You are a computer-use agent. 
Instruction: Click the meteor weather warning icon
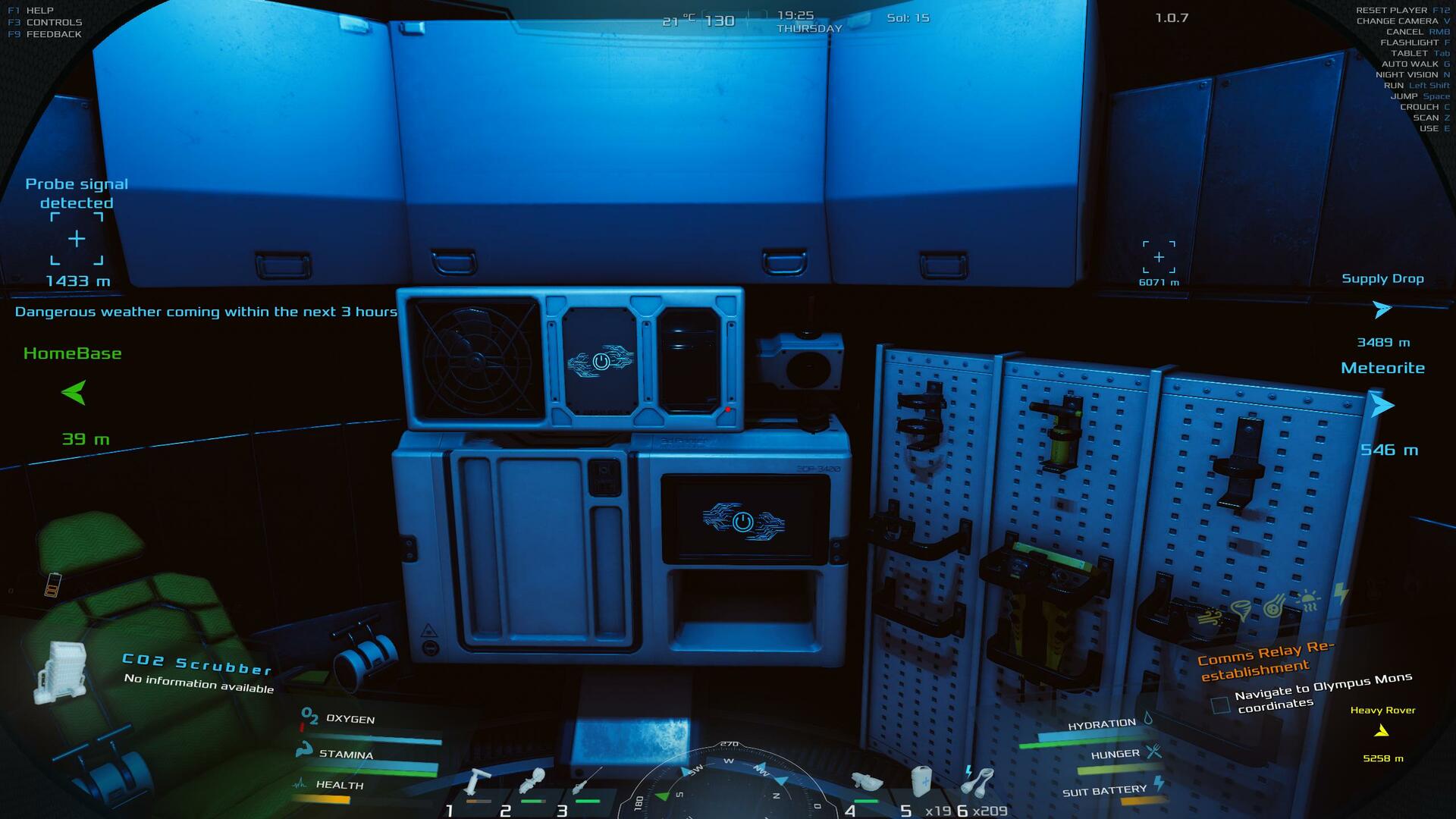pyautogui.click(x=1275, y=607)
